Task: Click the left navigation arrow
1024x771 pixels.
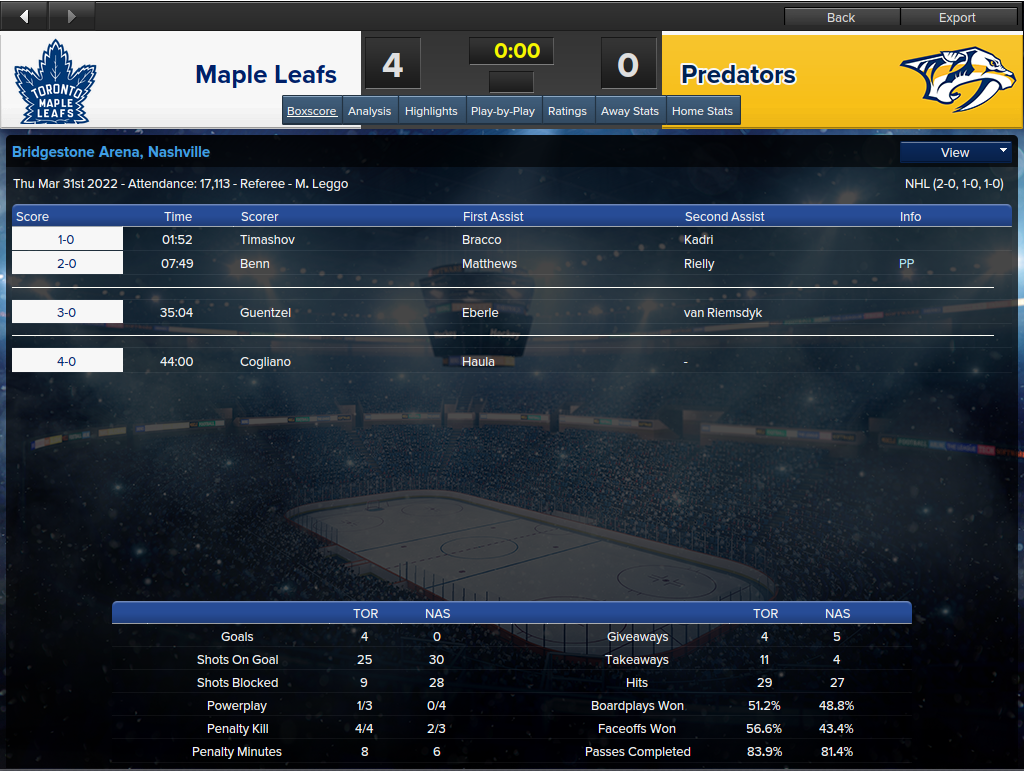Action: tap(24, 16)
